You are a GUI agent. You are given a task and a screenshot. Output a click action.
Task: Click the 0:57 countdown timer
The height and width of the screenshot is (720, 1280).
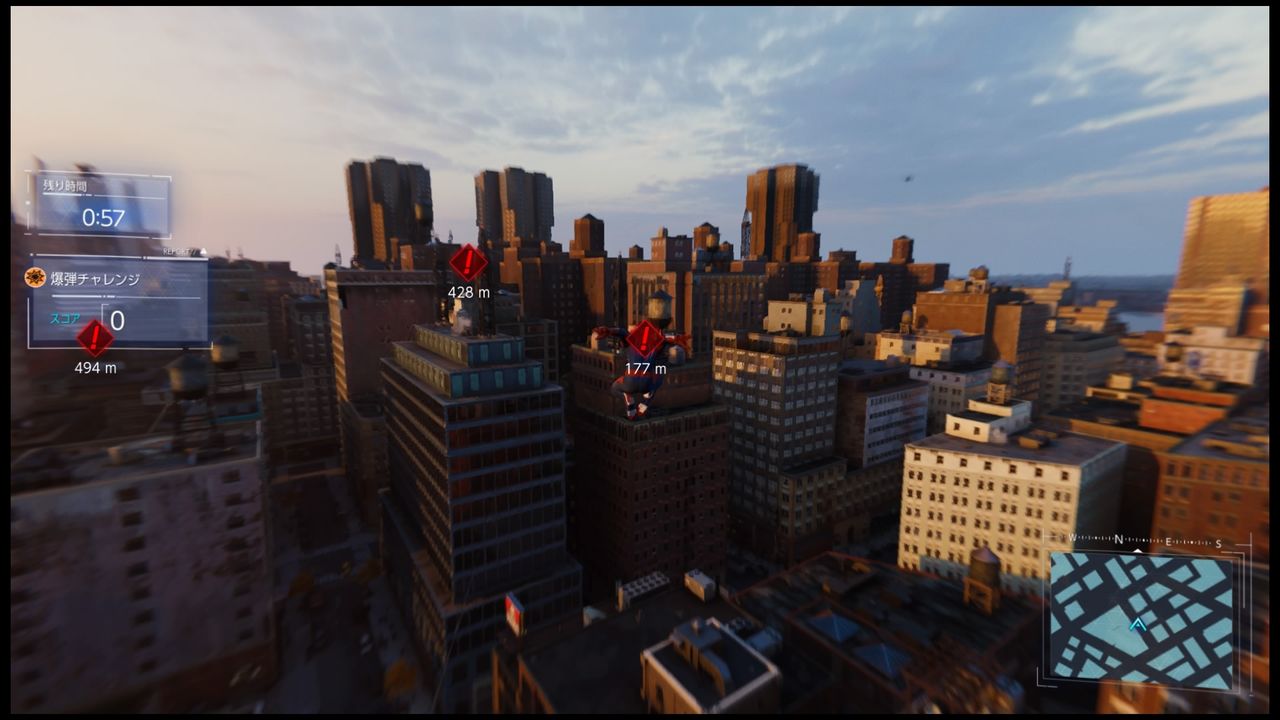tap(103, 216)
